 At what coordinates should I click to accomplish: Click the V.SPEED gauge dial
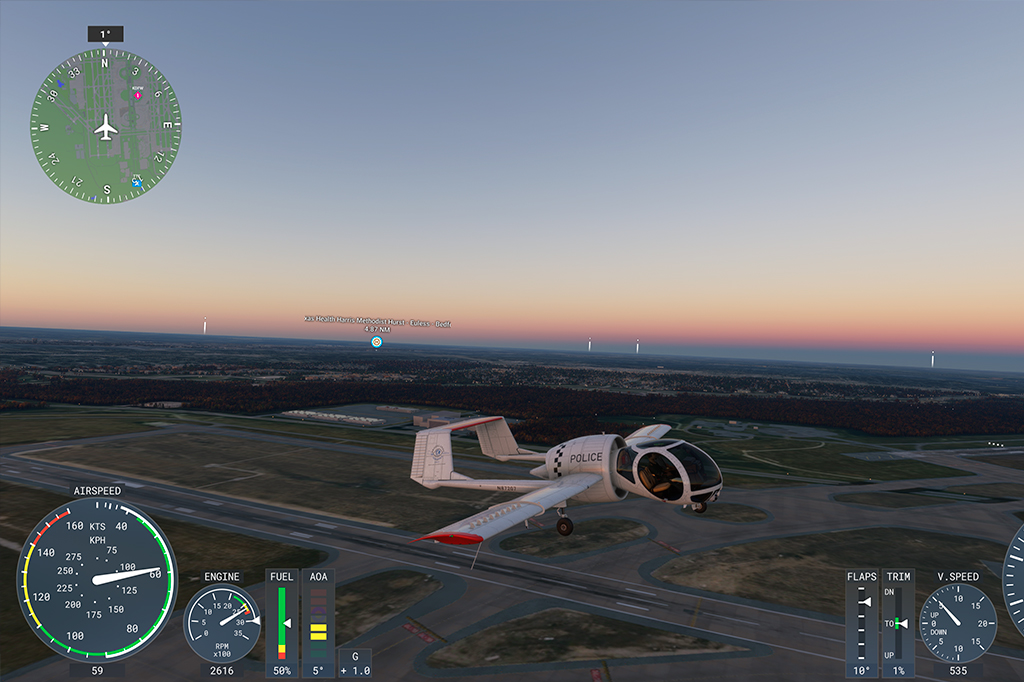(x=957, y=622)
